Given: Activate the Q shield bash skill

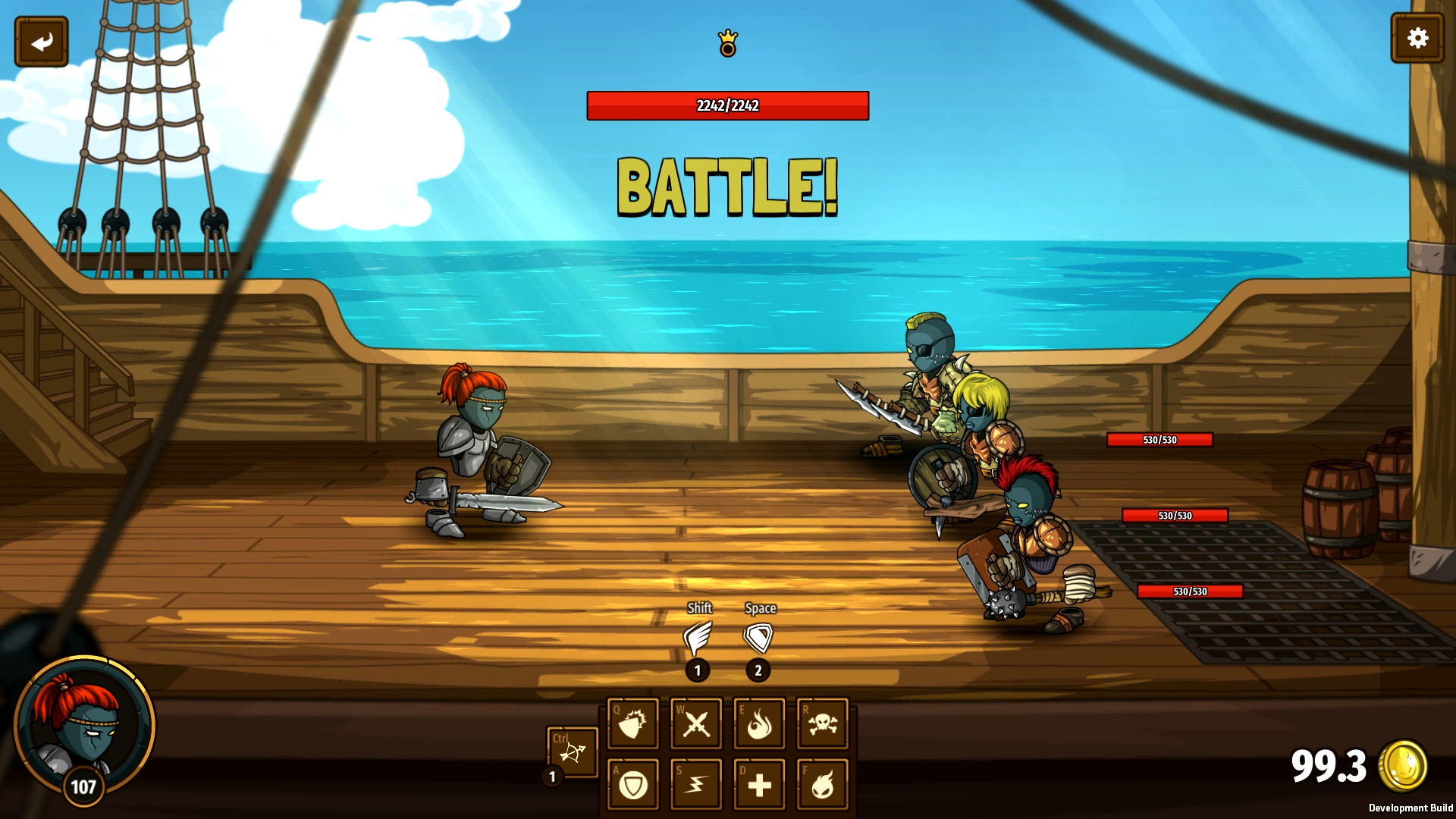Looking at the screenshot, I should (x=632, y=723).
